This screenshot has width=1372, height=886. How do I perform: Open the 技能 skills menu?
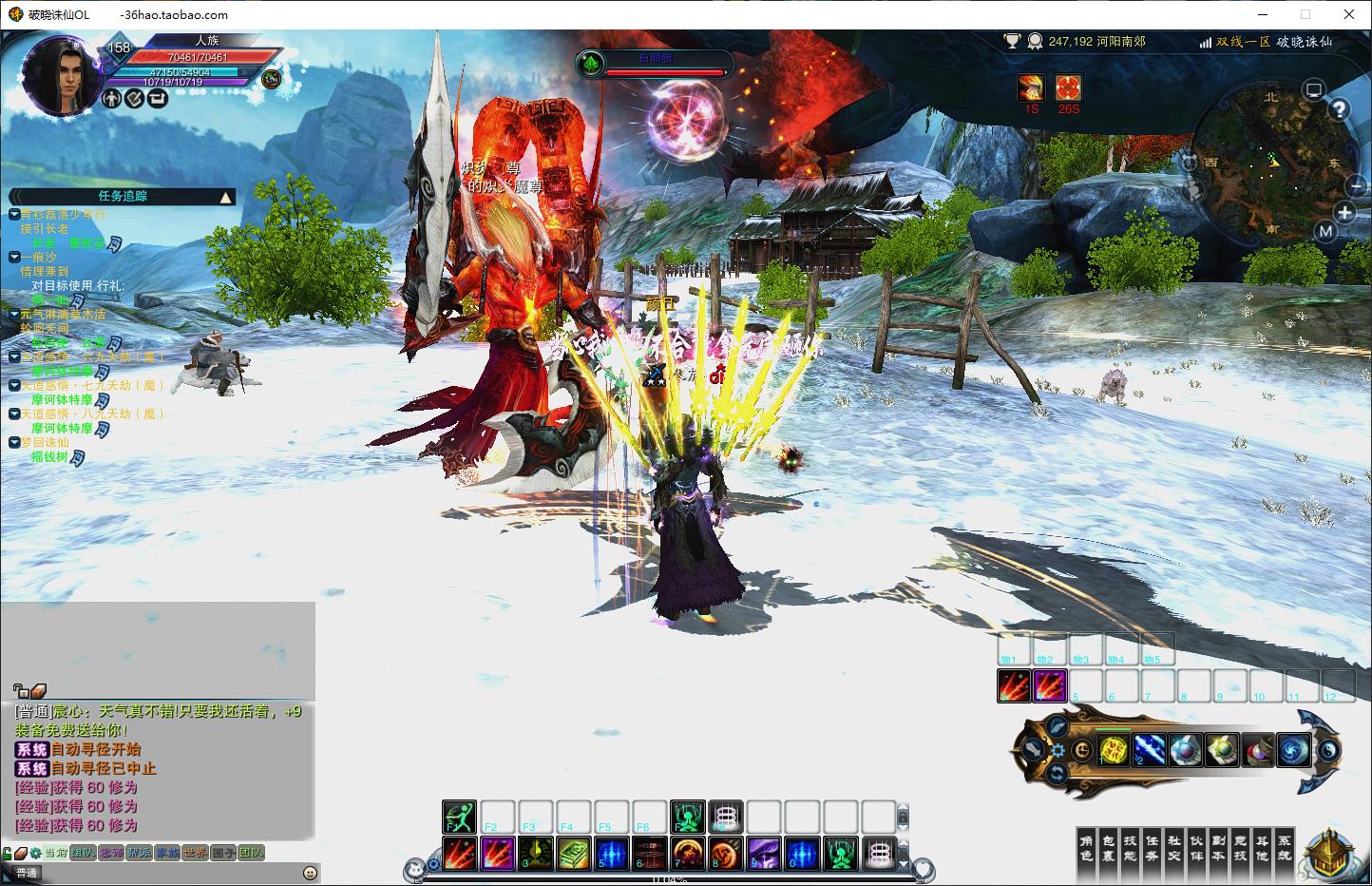point(1129,847)
